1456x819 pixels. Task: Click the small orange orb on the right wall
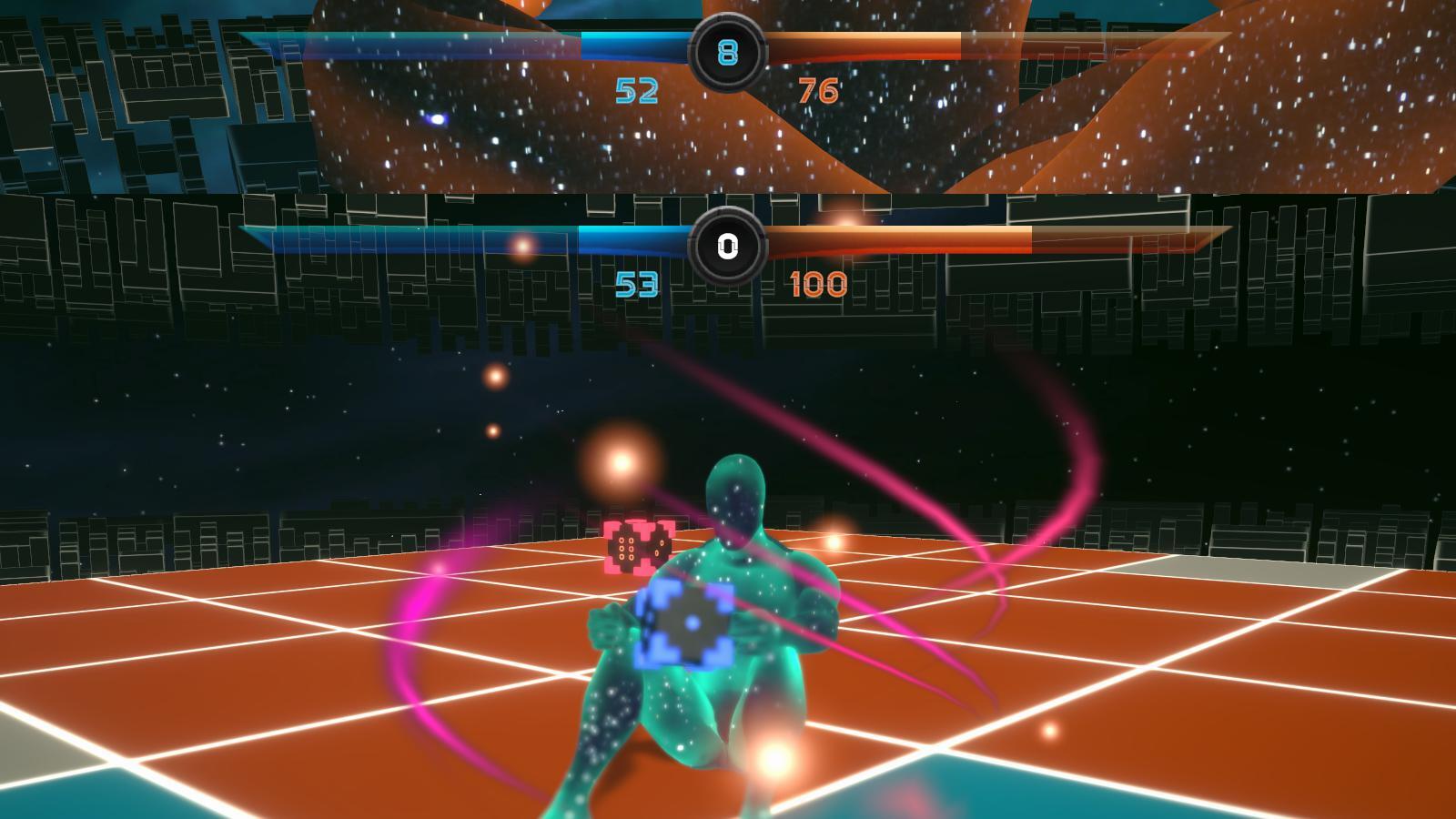[x=834, y=540]
